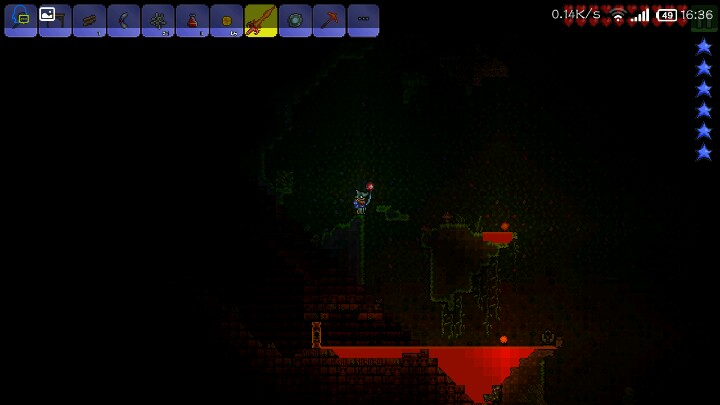This screenshot has width=720, height=405.
Task: Select the shuriken hotbar slot
Action: (158, 20)
